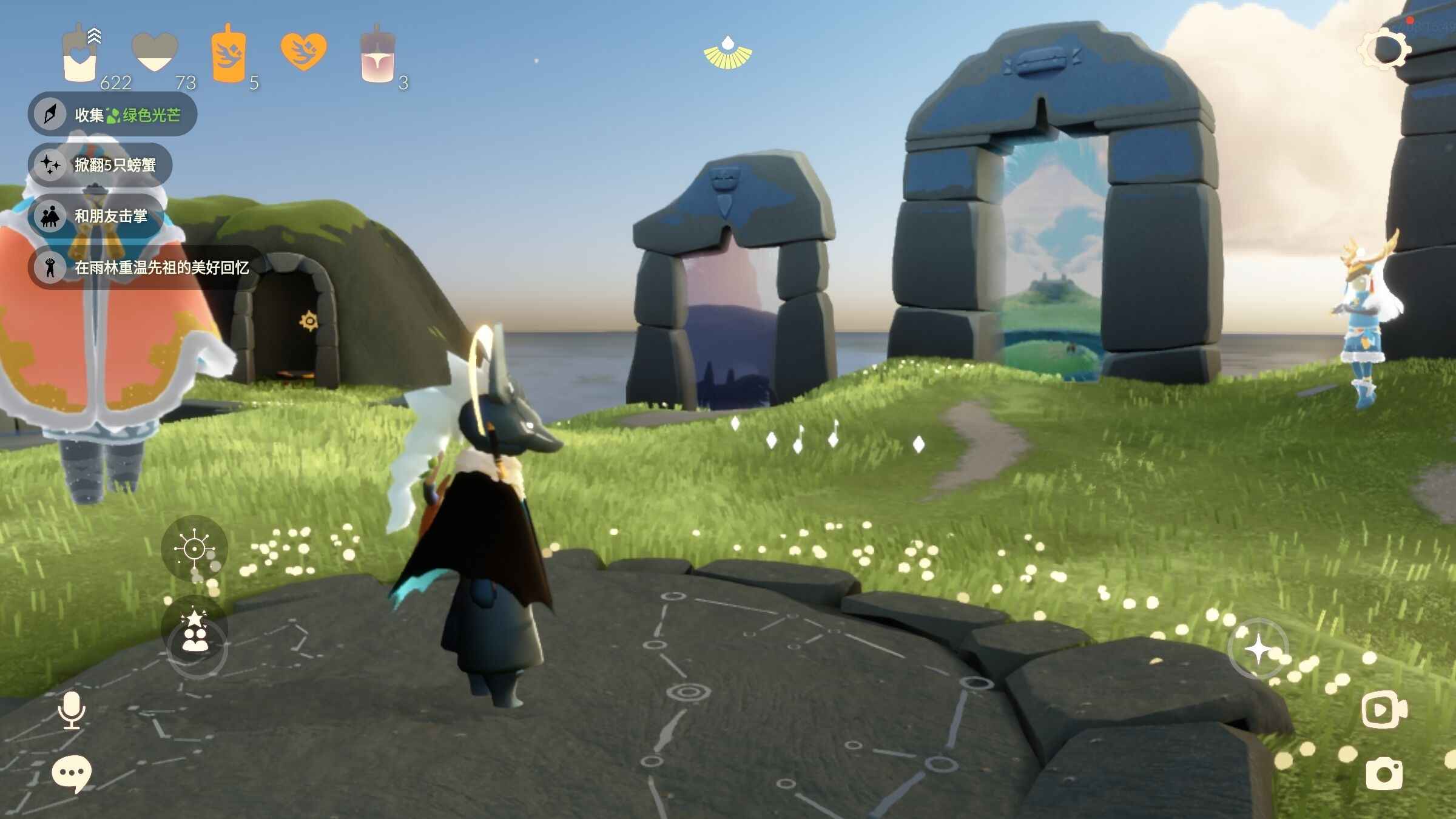The width and height of the screenshot is (1456, 819).
Task: Toggle the microphone voice chat
Action: [x=72, y=710]
